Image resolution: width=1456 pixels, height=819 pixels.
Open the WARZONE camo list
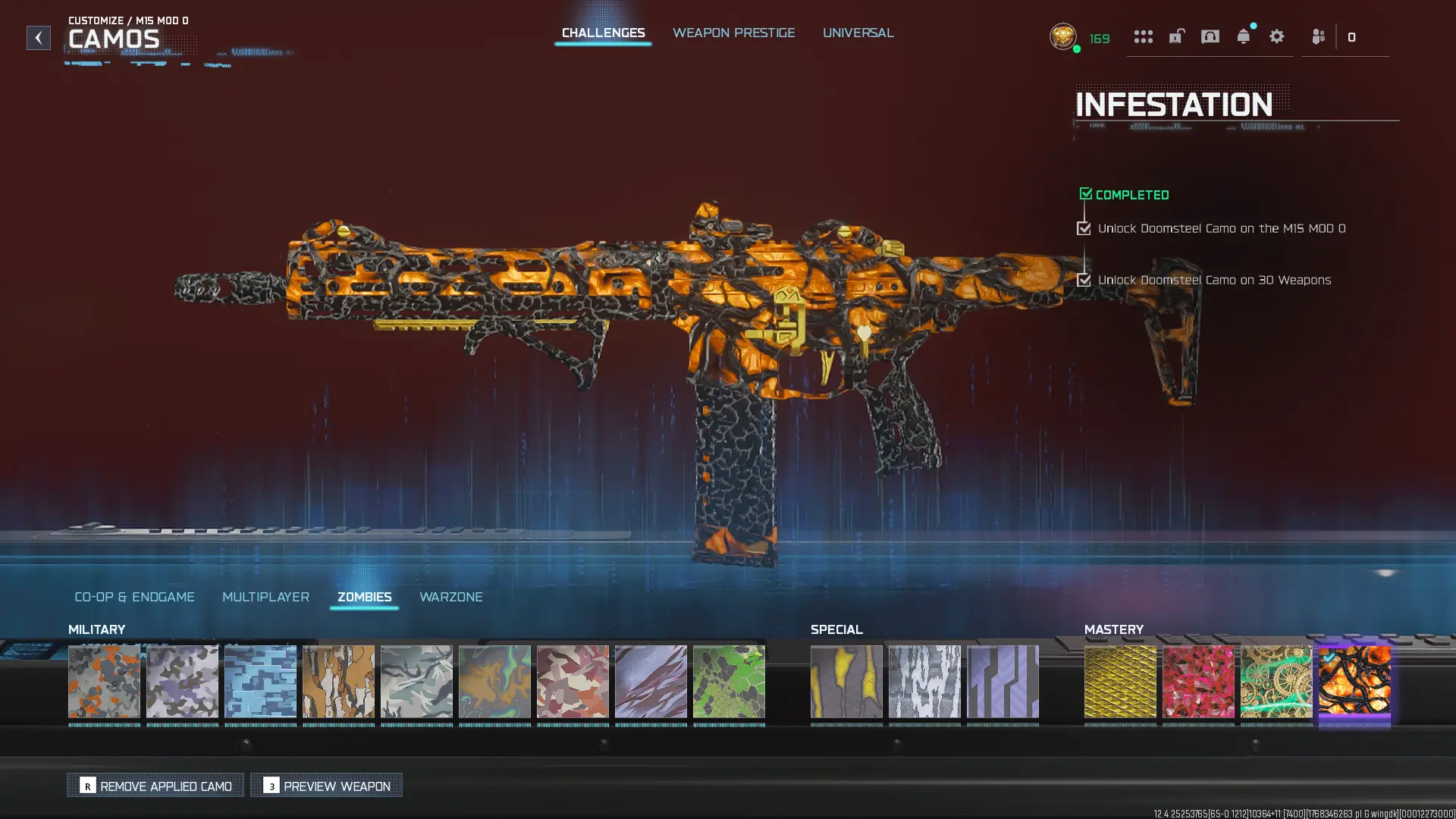452,597
